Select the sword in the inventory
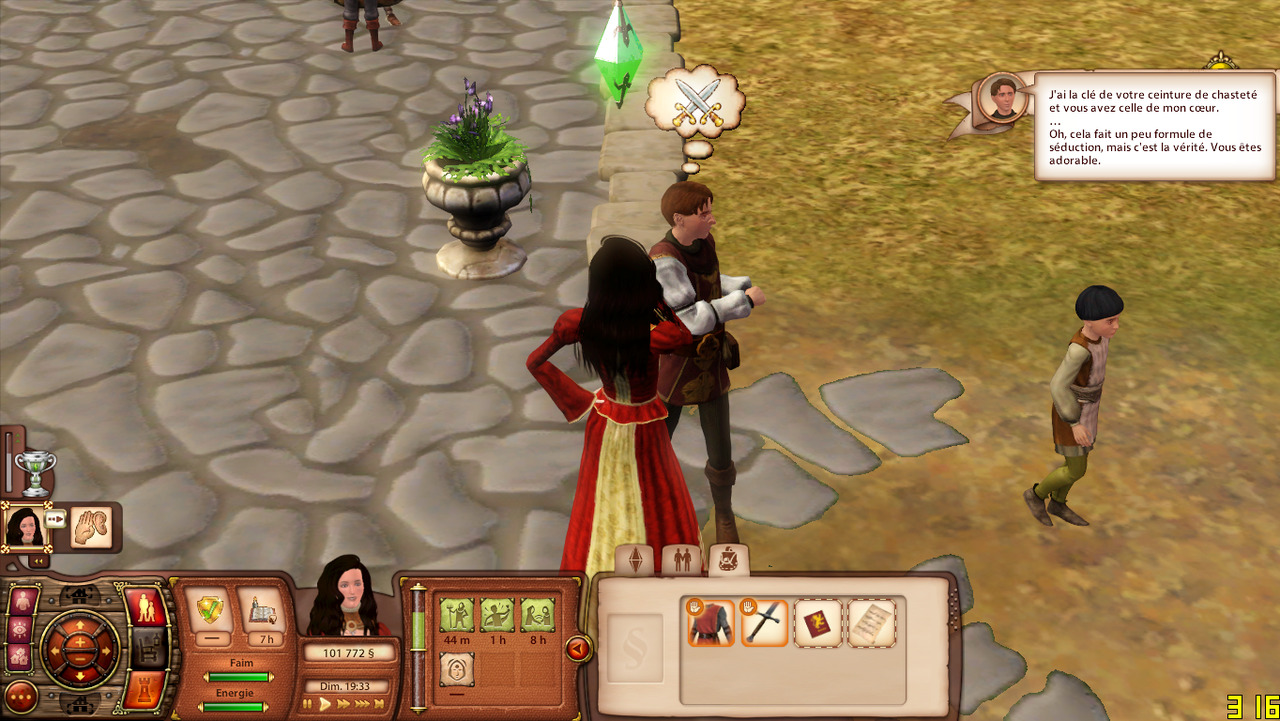The width and height of the screenshot is (1280, 721). (765, 622)
